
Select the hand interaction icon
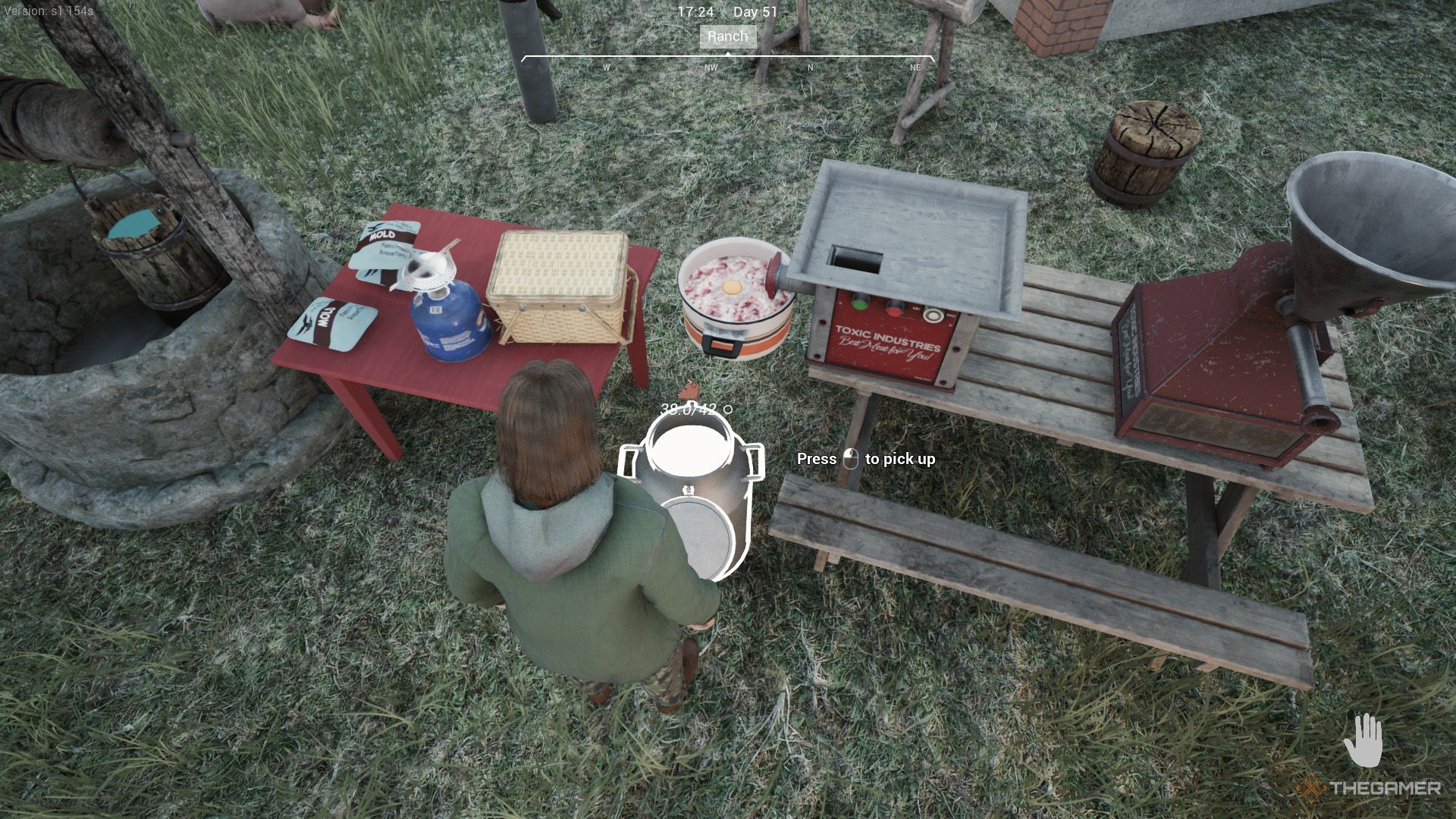click(x=1363, y=741)
